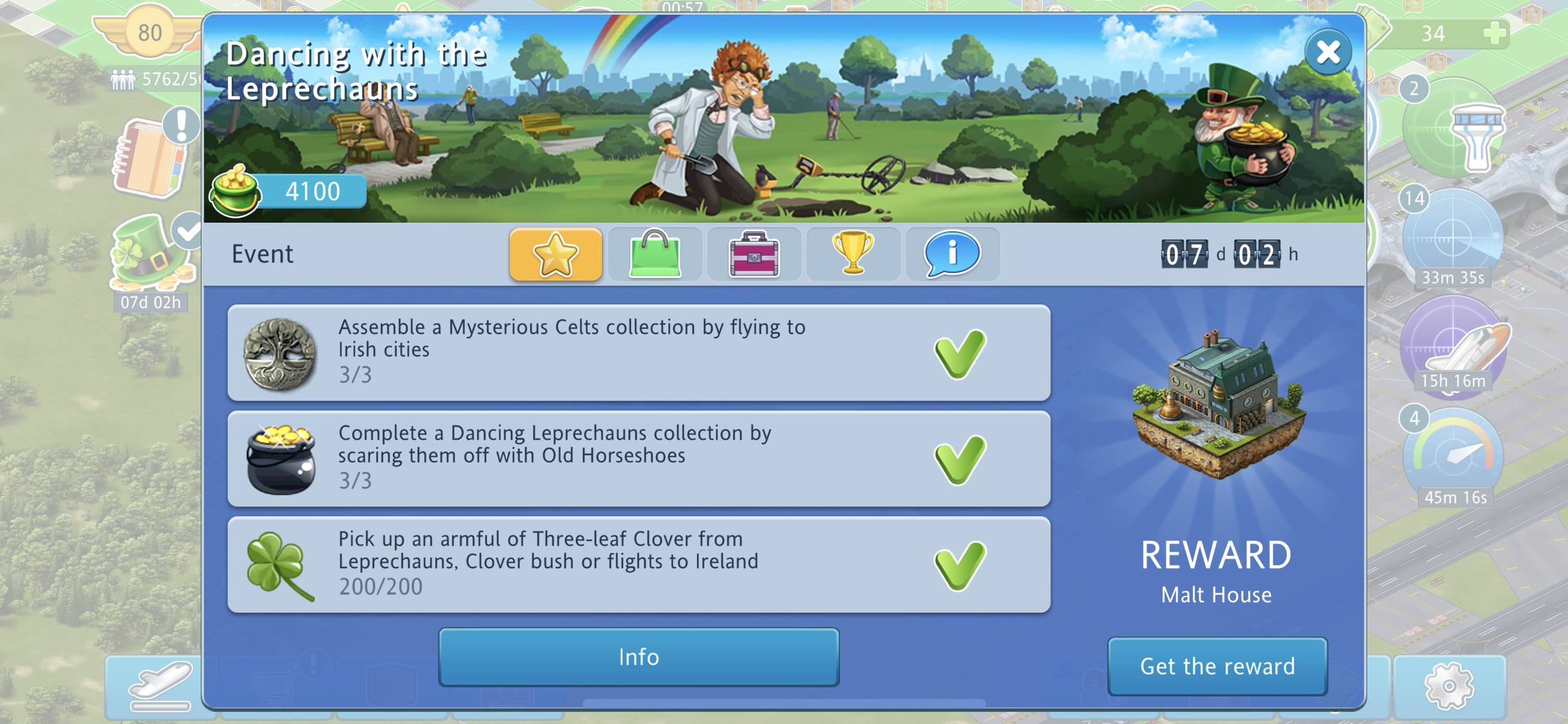The image size is (1568, 724).
Task: Select the Three-leaf Clover task row
Action: pyautogui.click(x=639, y=564)
